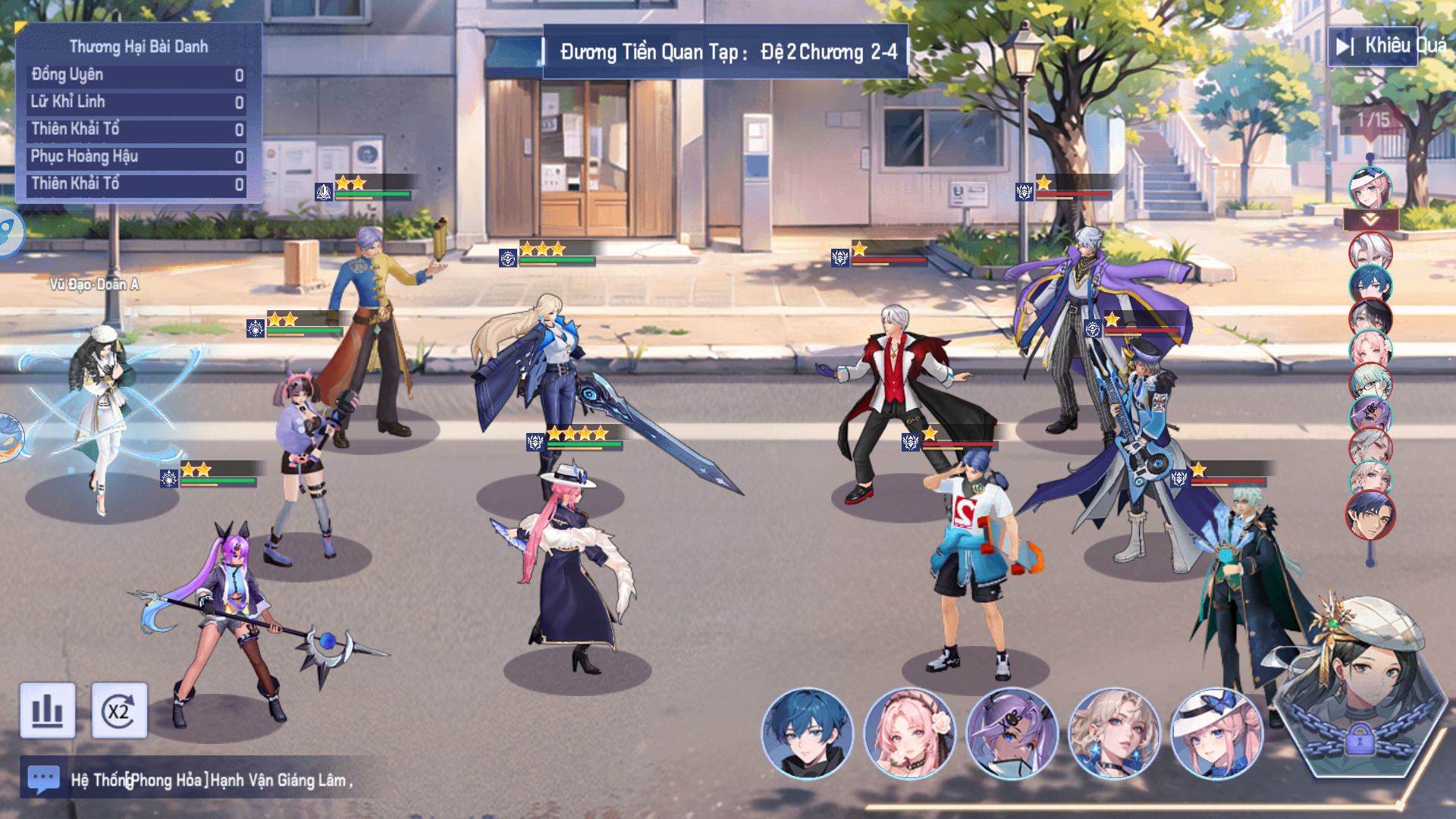Select Đồng Uyên row in damage ranking
This screenshot has height=819, width=1456.
click(x=137, y=75)
